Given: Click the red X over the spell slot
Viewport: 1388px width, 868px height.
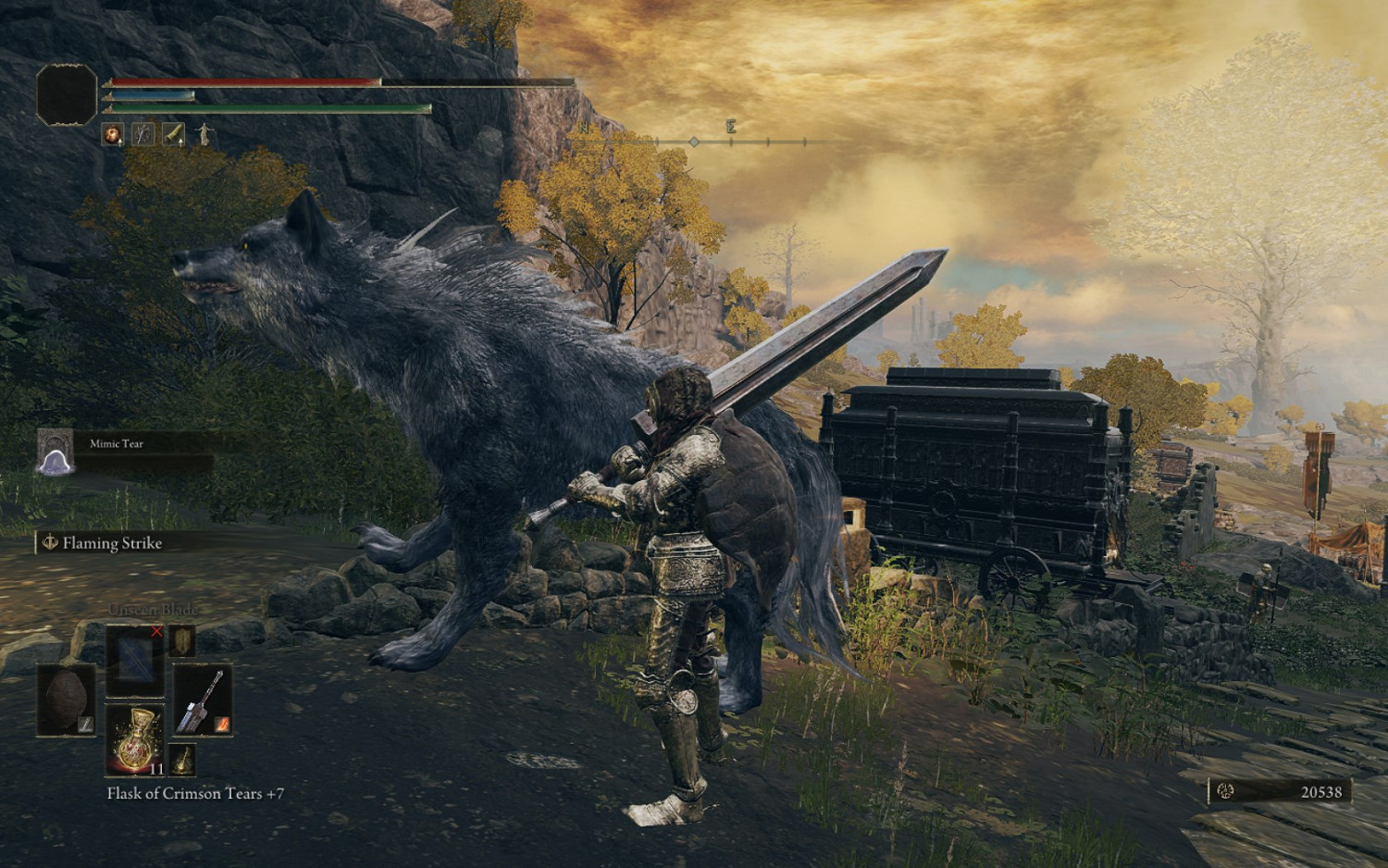Looking at the screenshot, I should (156, 631).
